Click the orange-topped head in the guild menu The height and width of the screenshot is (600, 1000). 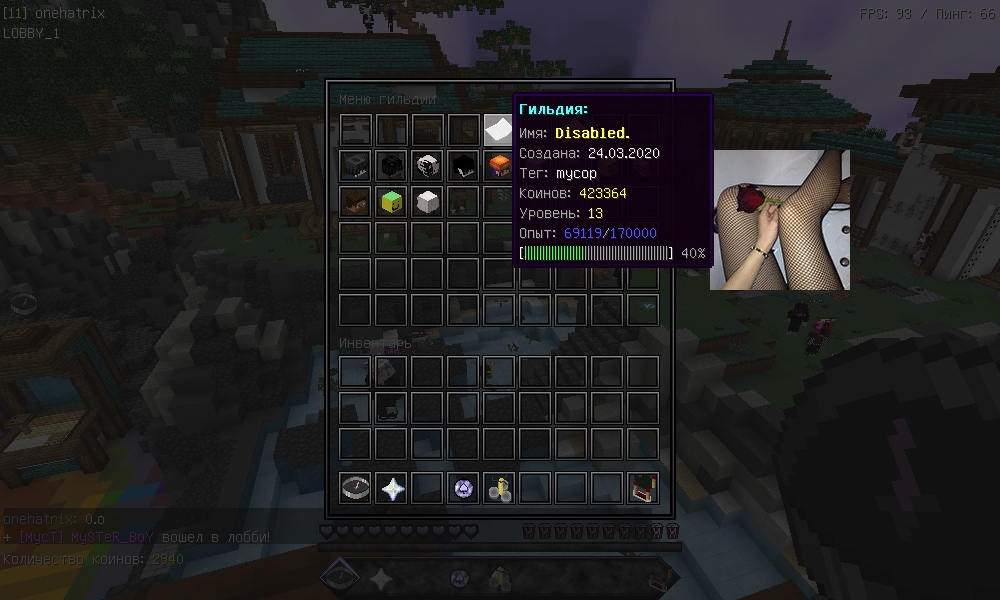(498, 165)
